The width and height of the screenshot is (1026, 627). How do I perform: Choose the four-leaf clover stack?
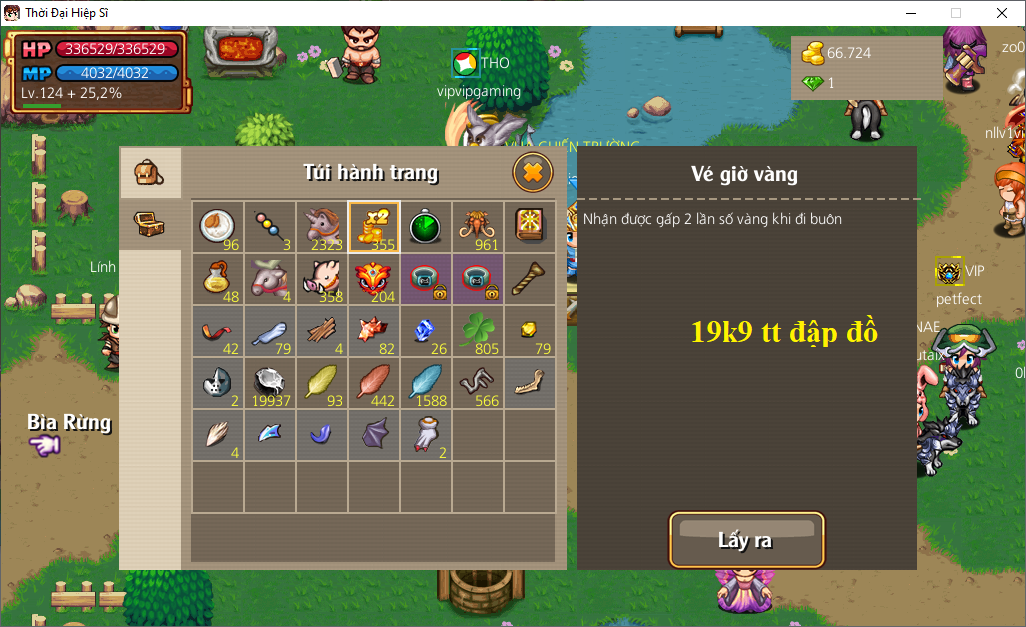point(478,331)
